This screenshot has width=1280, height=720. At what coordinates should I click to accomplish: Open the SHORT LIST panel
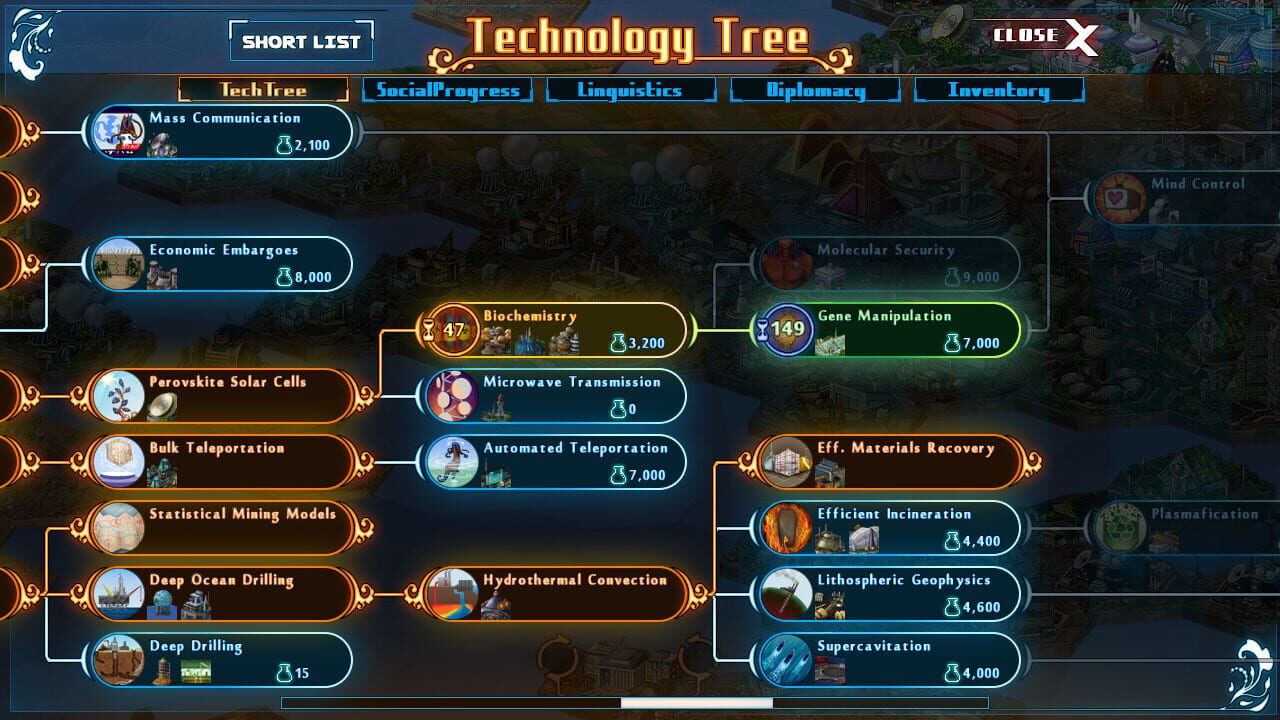(302, 41)
